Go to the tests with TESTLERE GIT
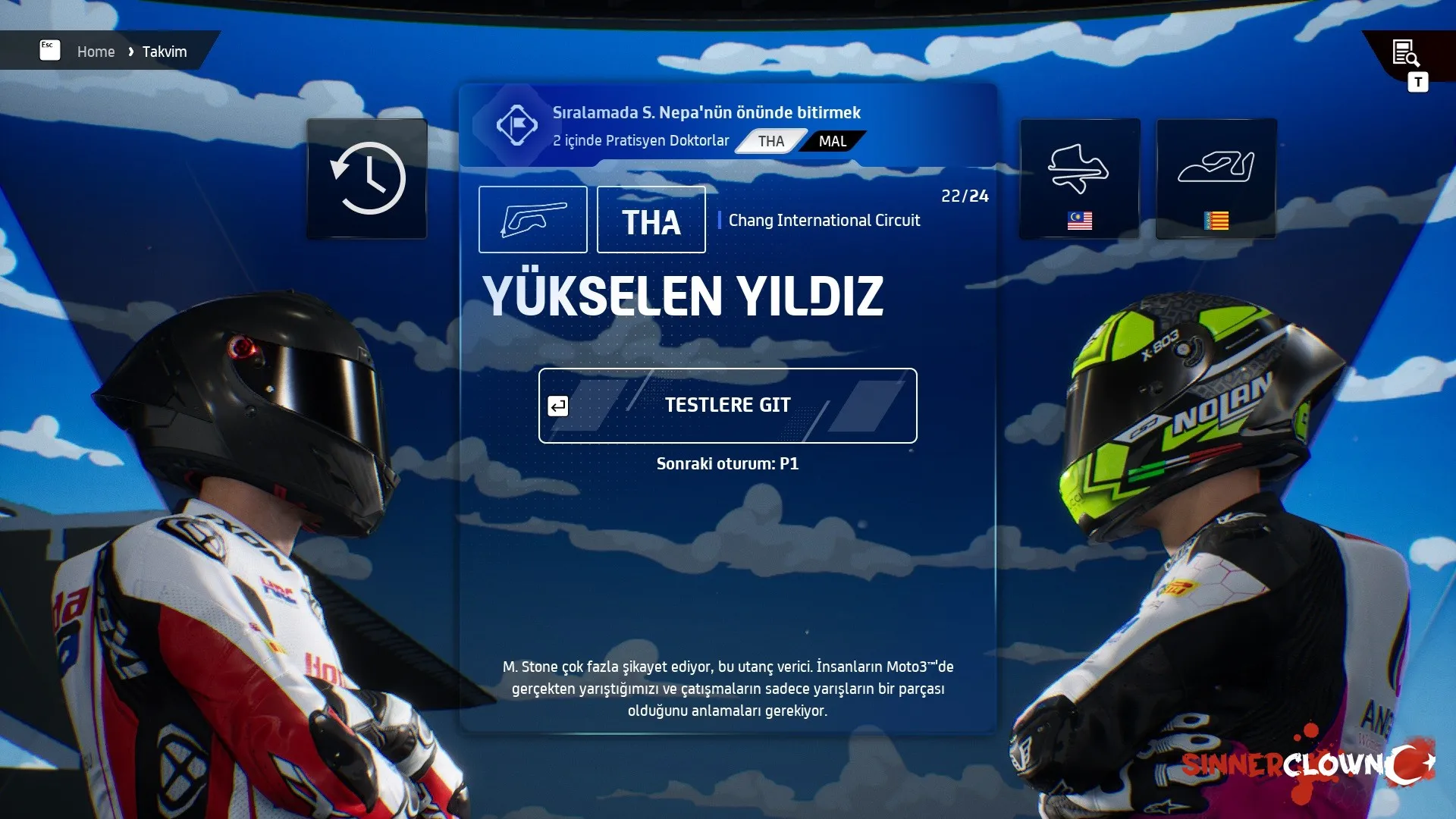 pyautogui.click(x=727, y=406)
